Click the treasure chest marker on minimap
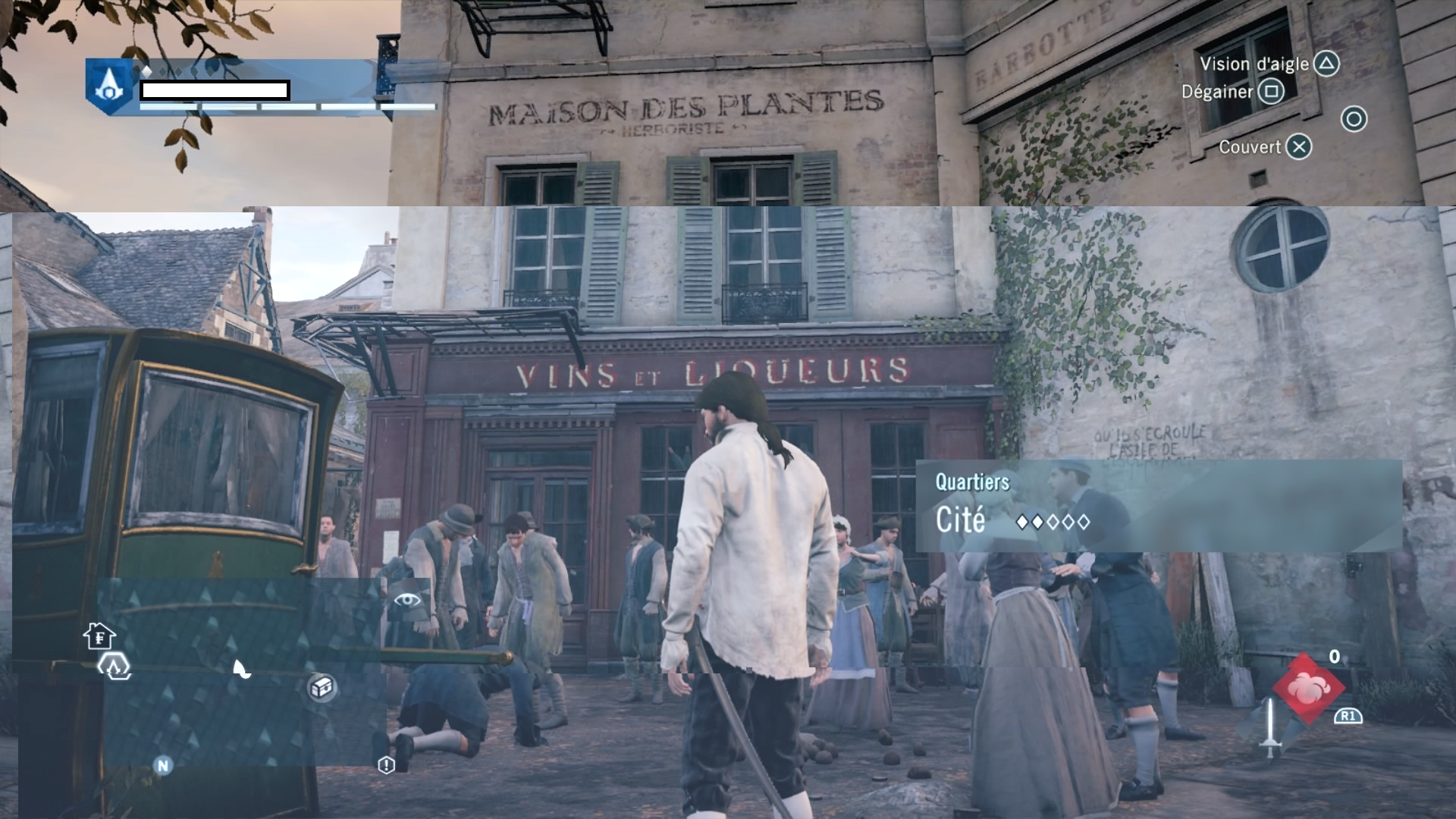This screenshot has height=819, width=1456. pyautogui.click(x=322, y=687)
